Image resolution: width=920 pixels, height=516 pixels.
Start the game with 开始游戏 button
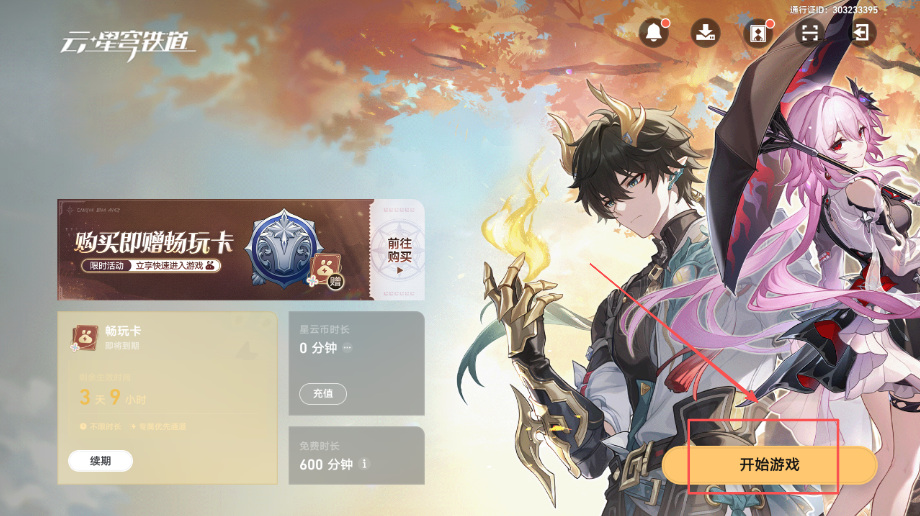click(769, 465)
